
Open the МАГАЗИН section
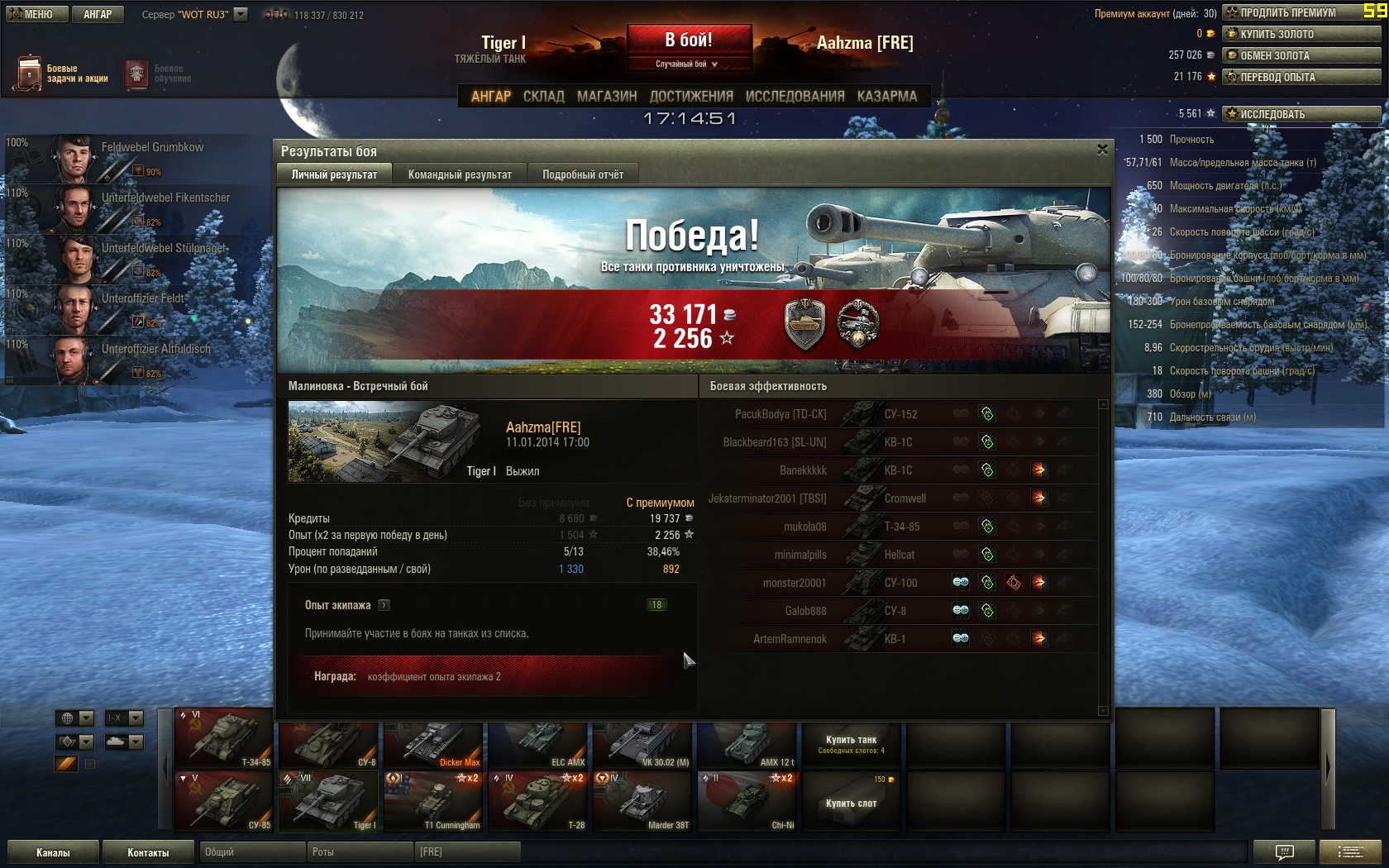click(607, 96)
